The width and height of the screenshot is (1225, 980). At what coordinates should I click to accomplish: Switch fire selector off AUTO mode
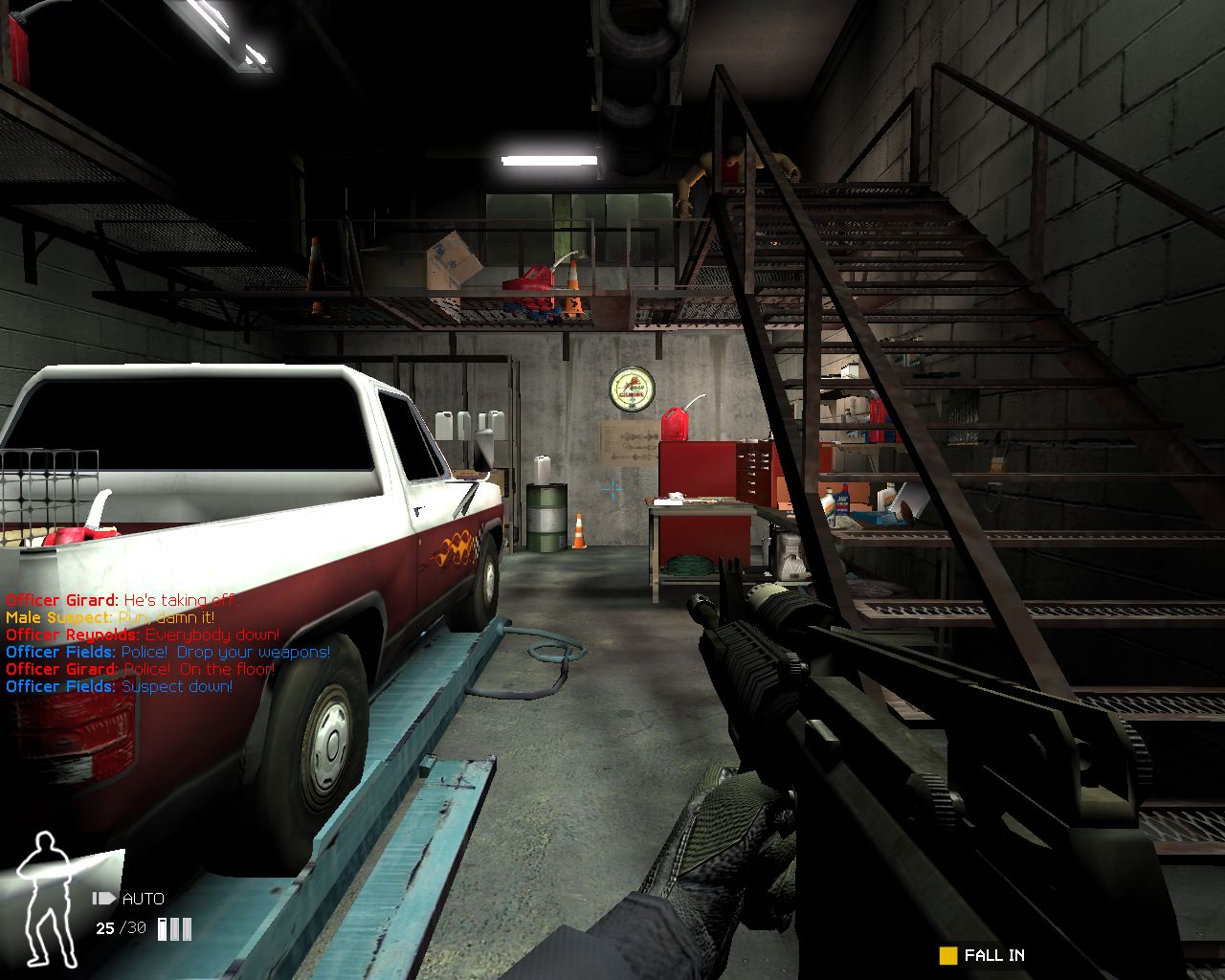click(x=142, y=898)
